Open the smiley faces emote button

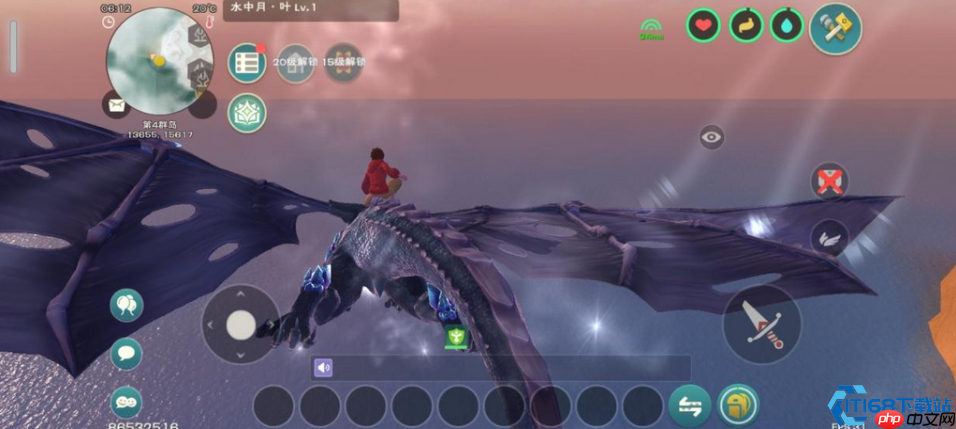point(126,401)
